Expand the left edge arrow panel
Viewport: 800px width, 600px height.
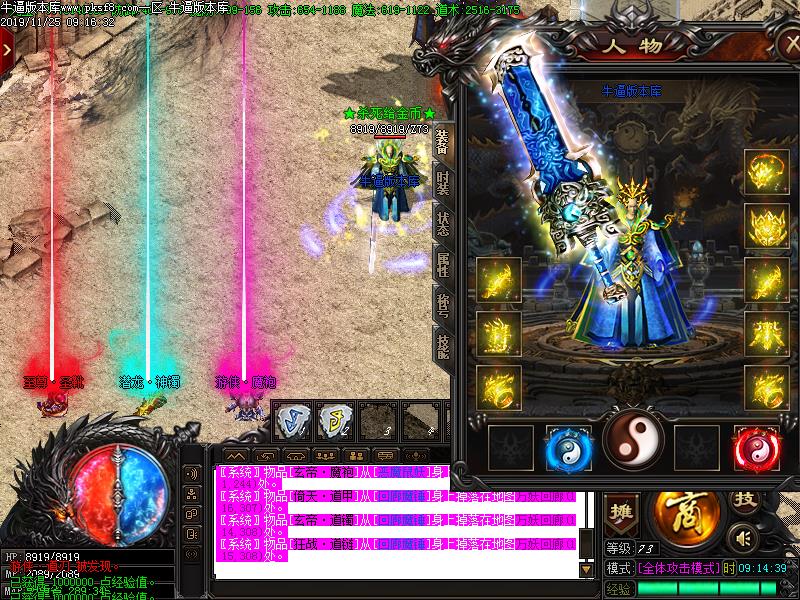[7, 47]
